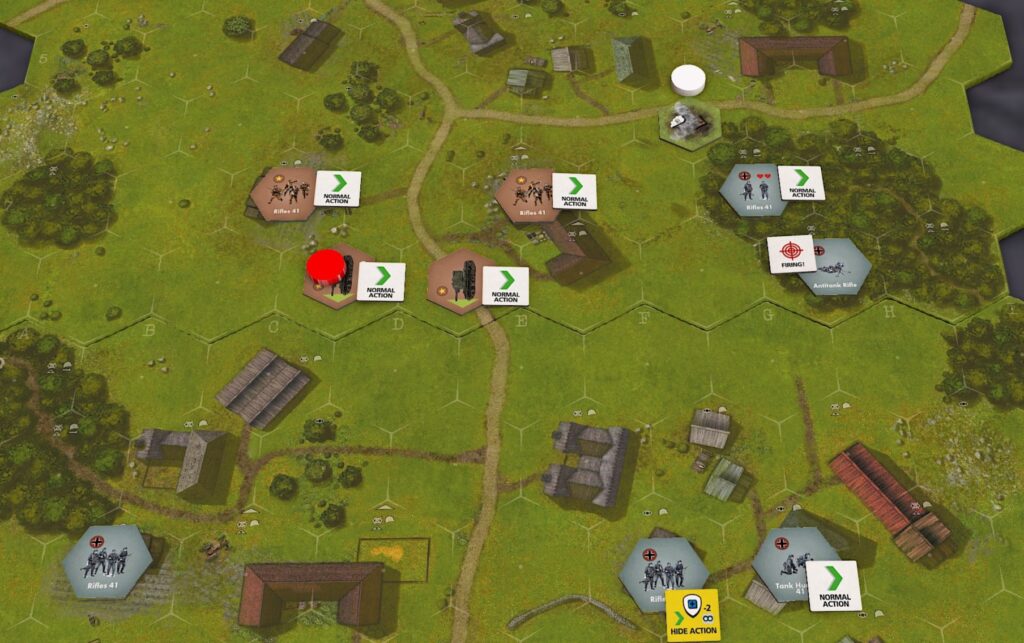1024x643 pixels.
Task: Select the burning wreck hex counter
Action: point(689,122)
